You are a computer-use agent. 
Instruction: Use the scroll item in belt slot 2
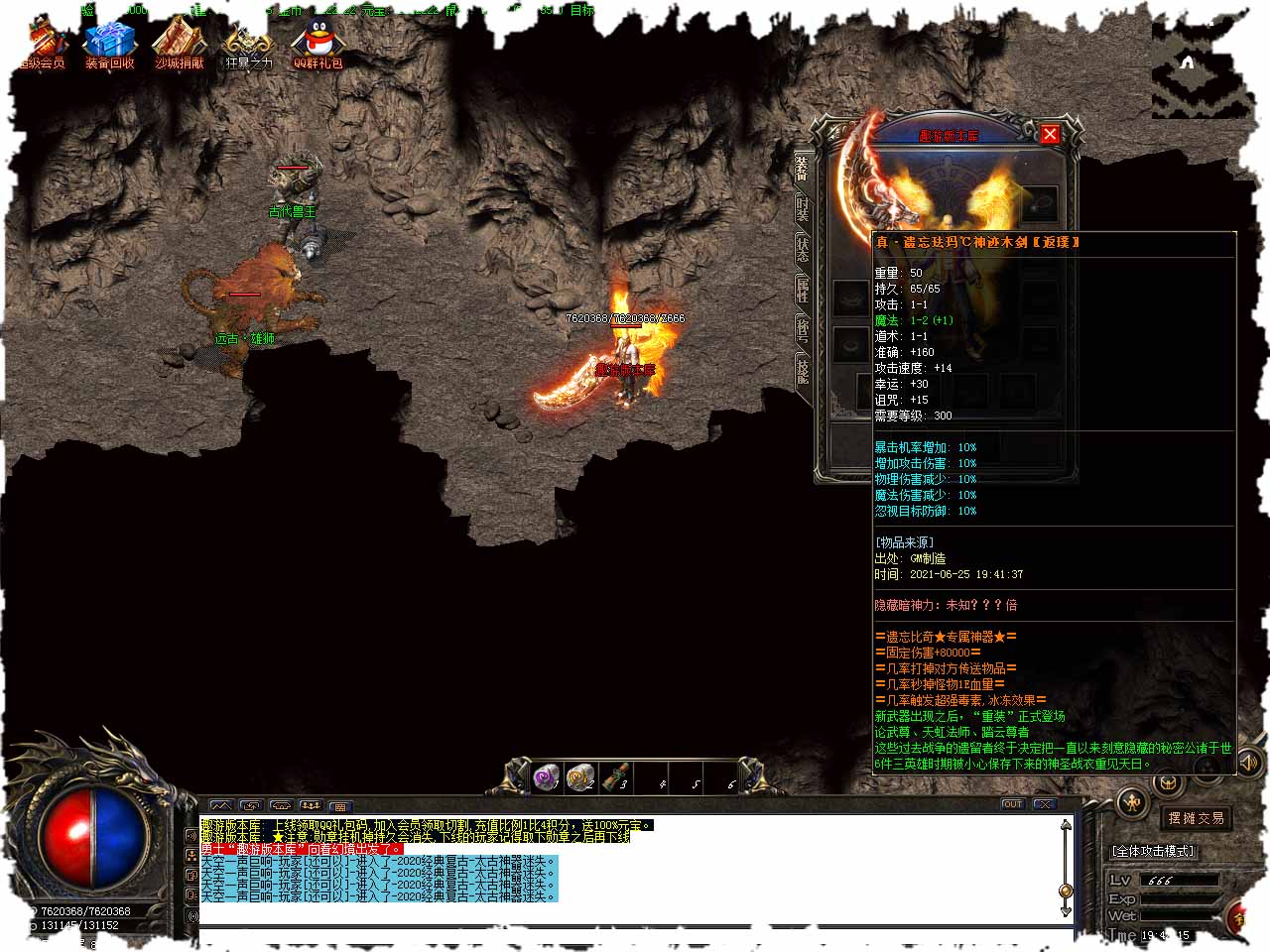580,776
